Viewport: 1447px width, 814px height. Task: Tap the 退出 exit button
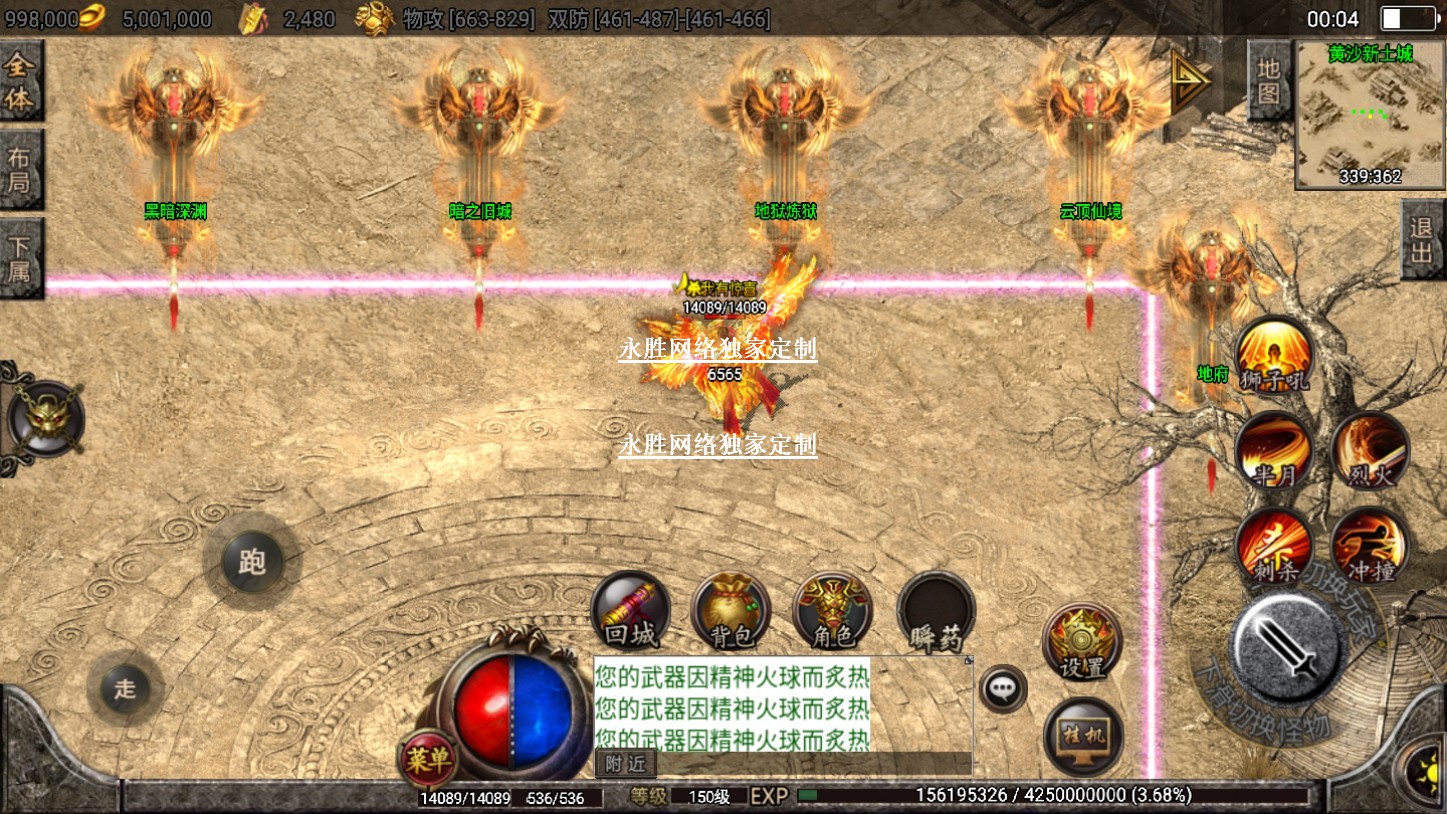point(1422,240)
